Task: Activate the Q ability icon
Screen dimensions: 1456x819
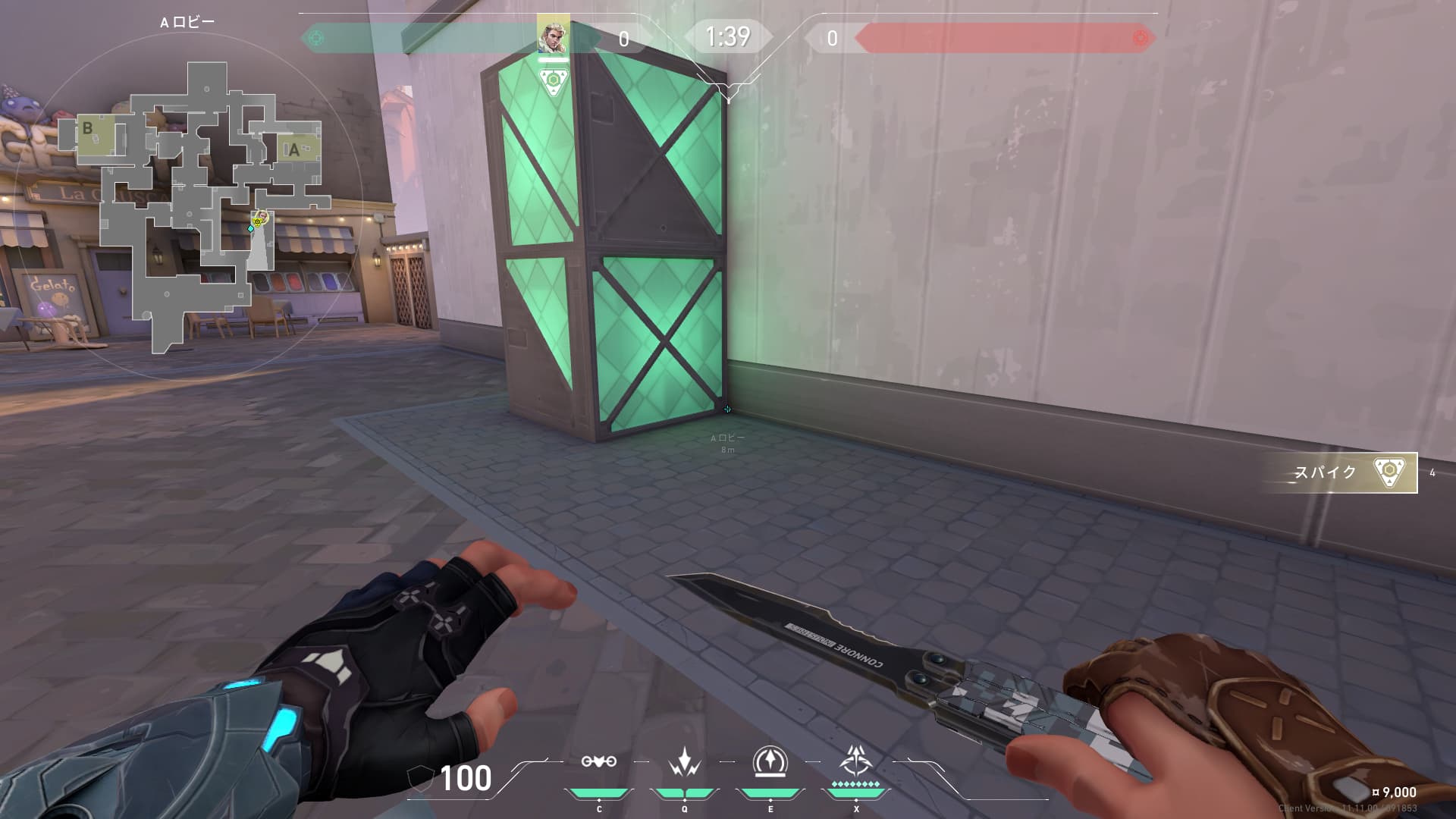Action: (x=684, y=762)
